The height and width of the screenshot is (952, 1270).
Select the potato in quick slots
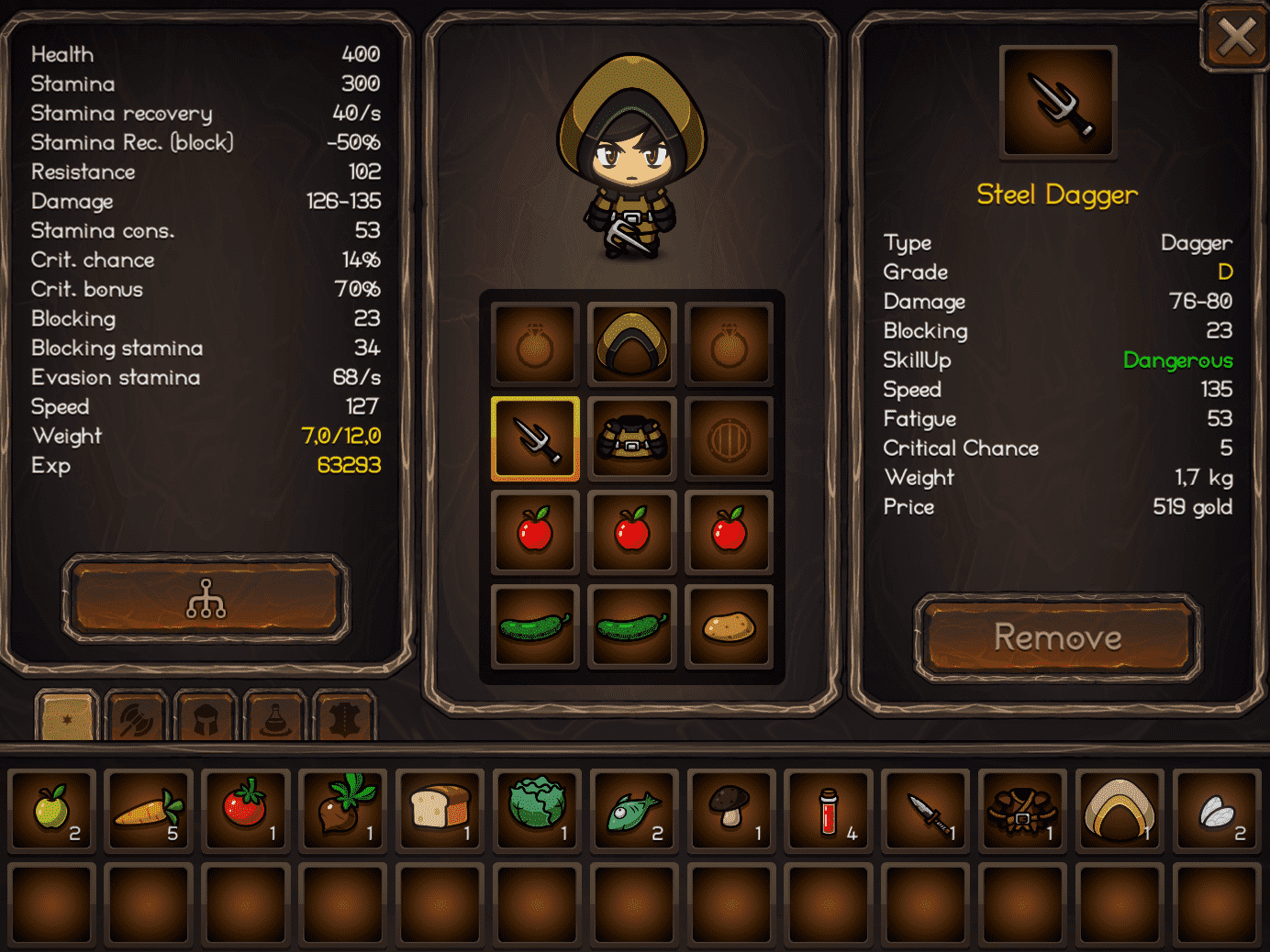click(730, 627)
